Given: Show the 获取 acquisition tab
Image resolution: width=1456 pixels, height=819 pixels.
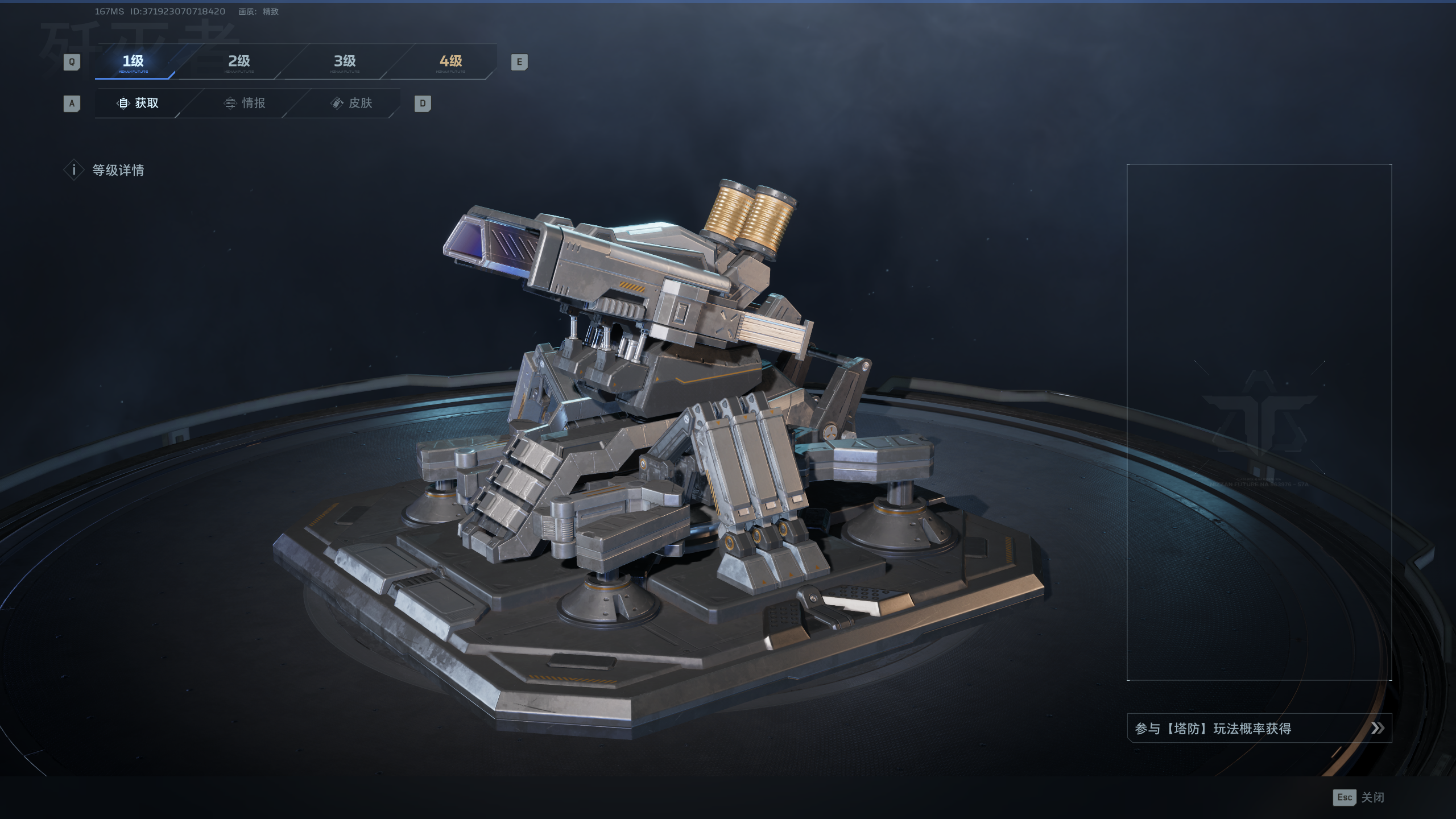Looking at the screenshot, I should coord(138,103).
